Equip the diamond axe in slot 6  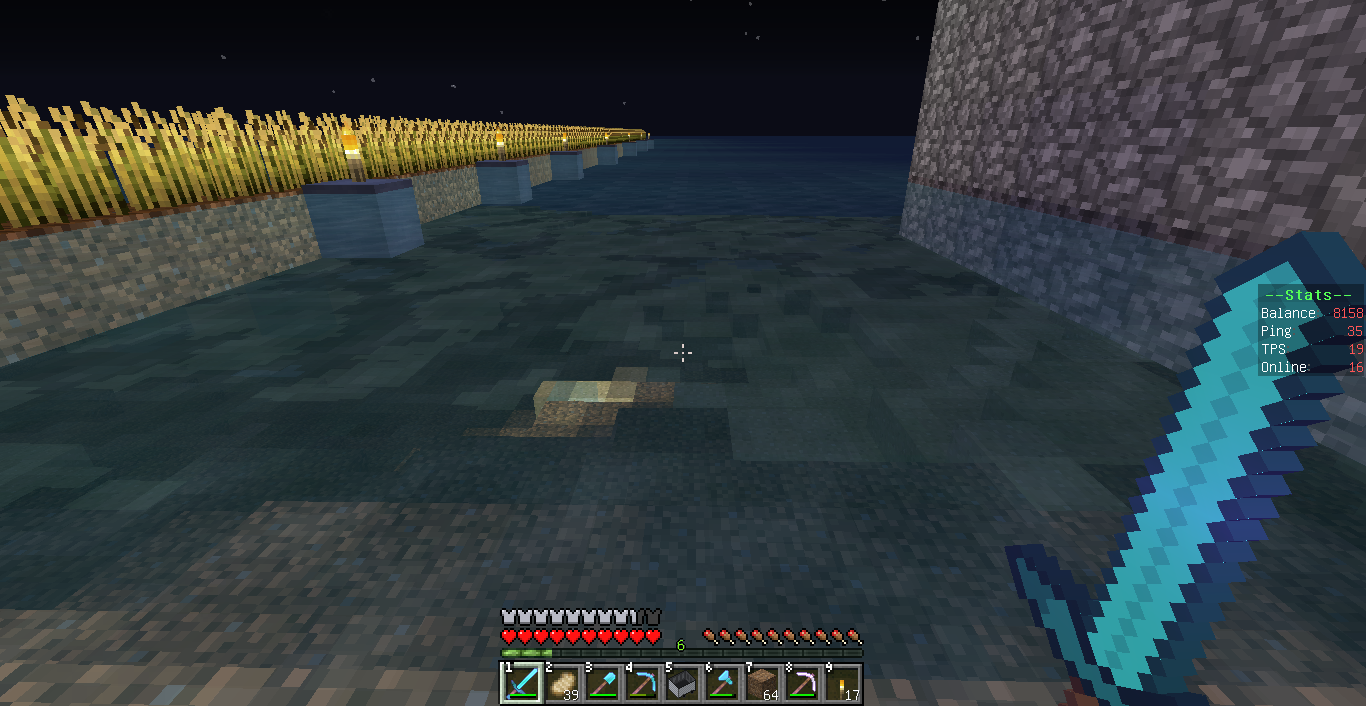(722, 683)
